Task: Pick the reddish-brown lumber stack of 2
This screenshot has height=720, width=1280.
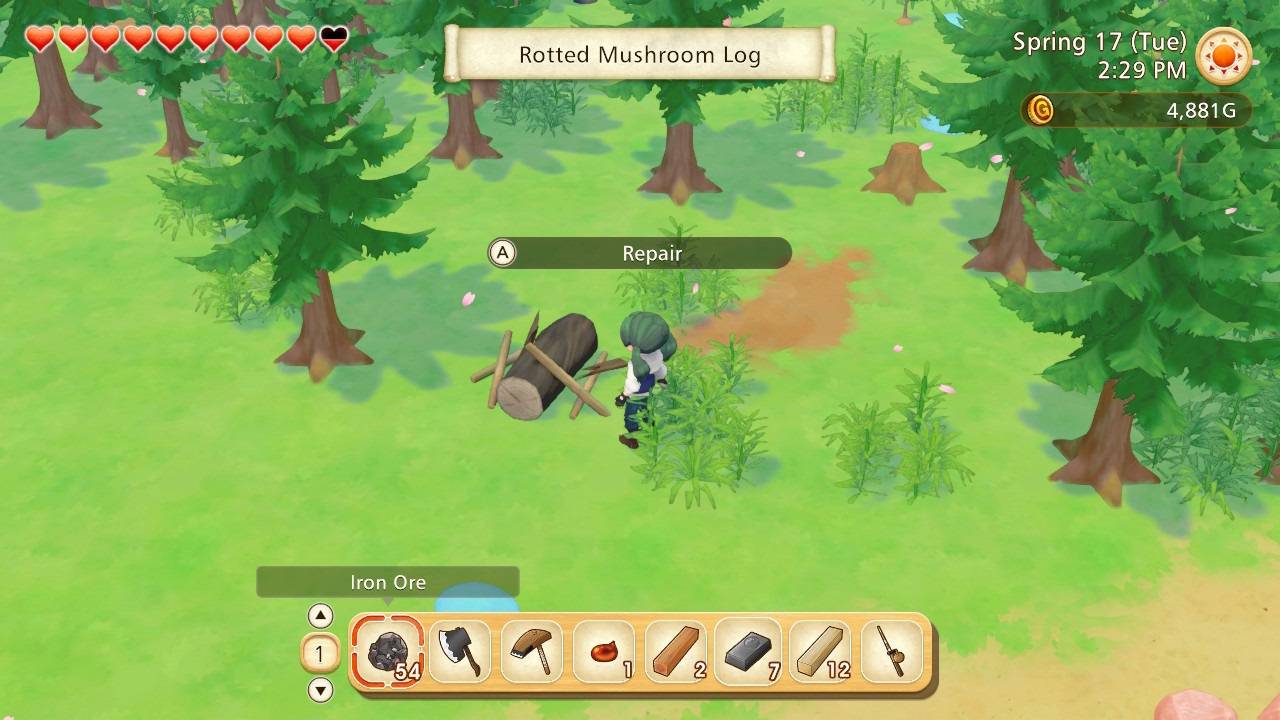Action: [x=676, y=652]
